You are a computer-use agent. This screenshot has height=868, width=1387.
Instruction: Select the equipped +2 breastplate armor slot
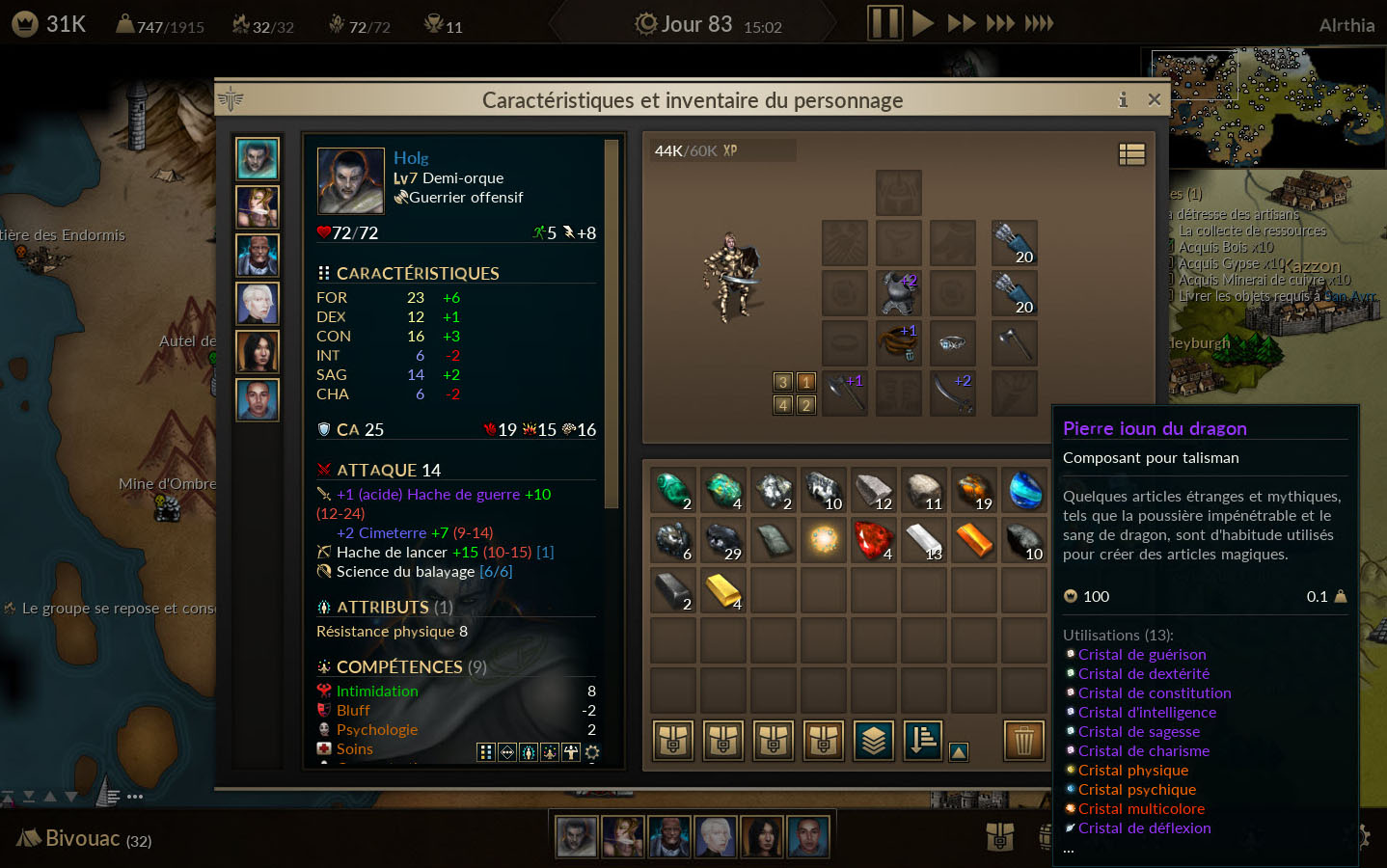tap(898, 293)
